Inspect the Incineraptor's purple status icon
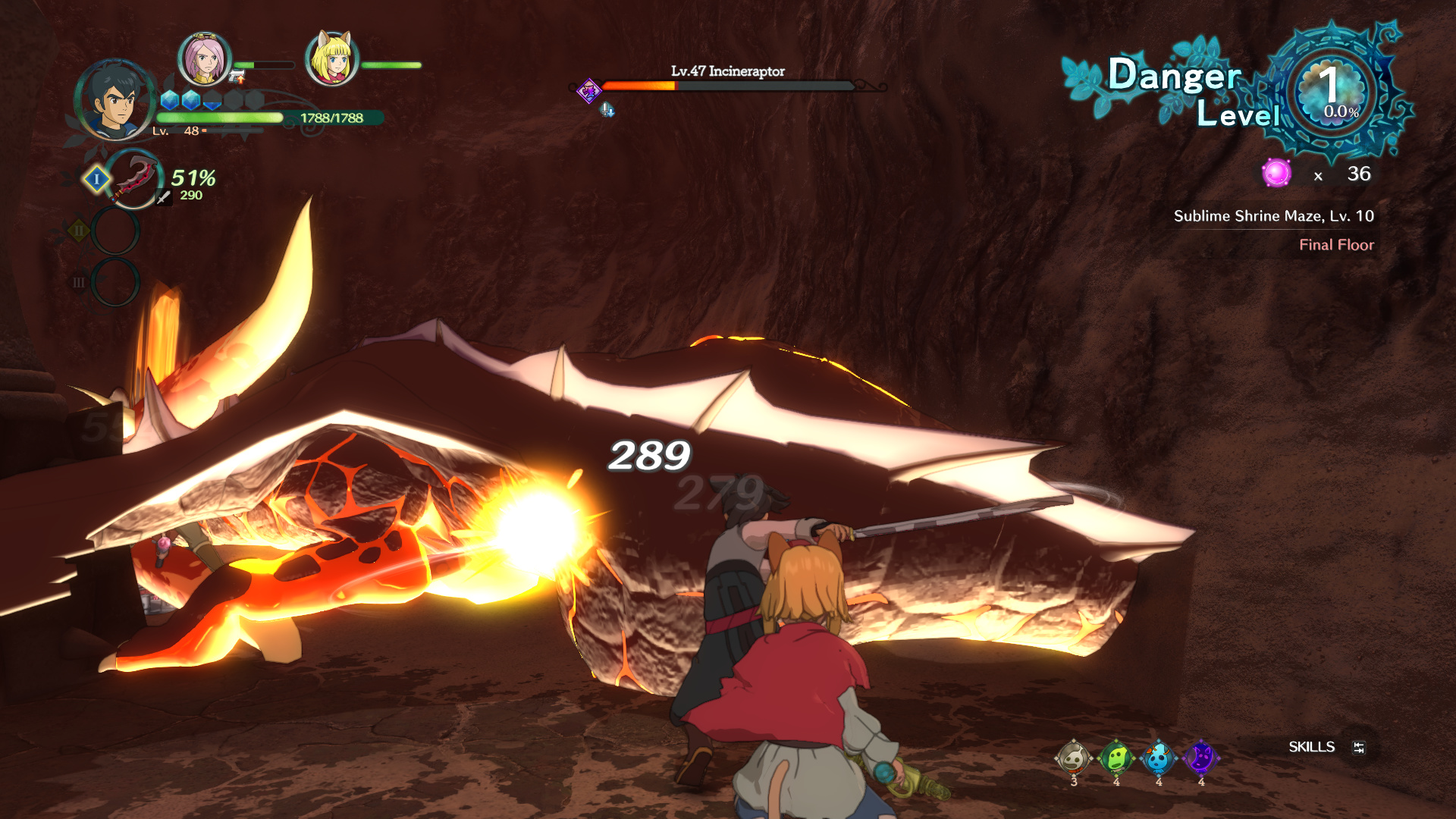Image resolution: width=1456 pixels, height=819 pixels. (x=588, y=92)
